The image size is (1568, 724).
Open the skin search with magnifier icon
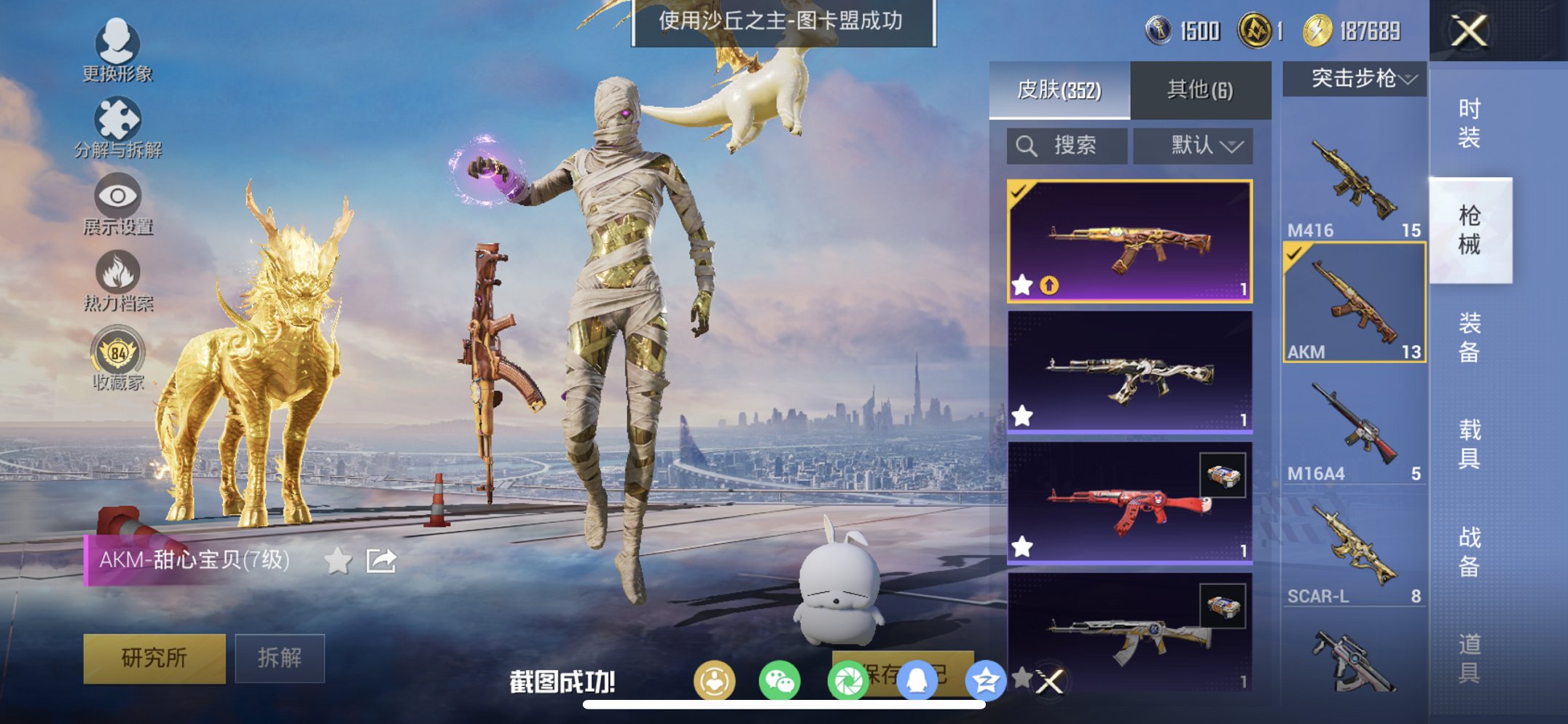pyautogui.click(x=1027, y=145)
